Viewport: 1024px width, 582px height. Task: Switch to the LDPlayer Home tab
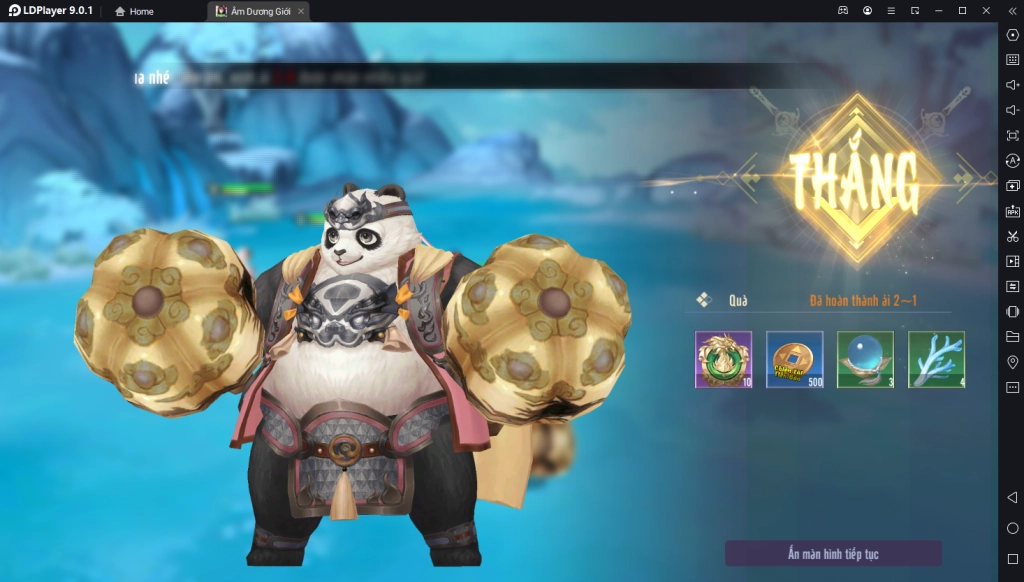[134, 11]
